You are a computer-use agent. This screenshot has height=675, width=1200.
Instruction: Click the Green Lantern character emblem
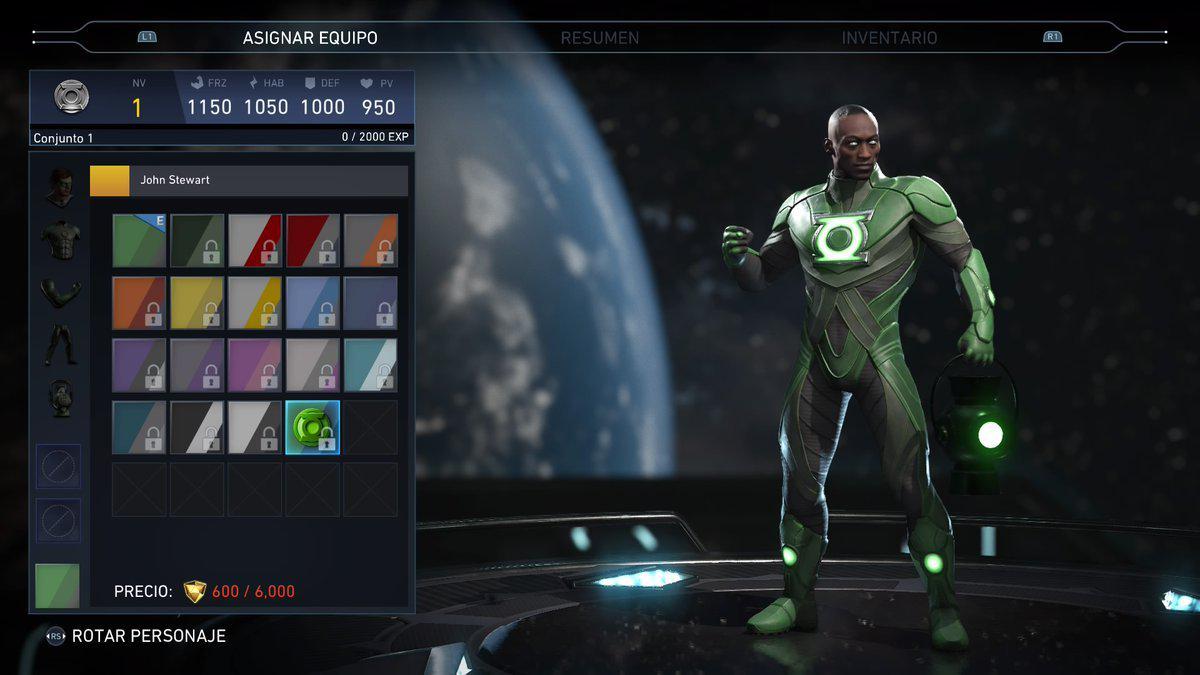(71, 97)
